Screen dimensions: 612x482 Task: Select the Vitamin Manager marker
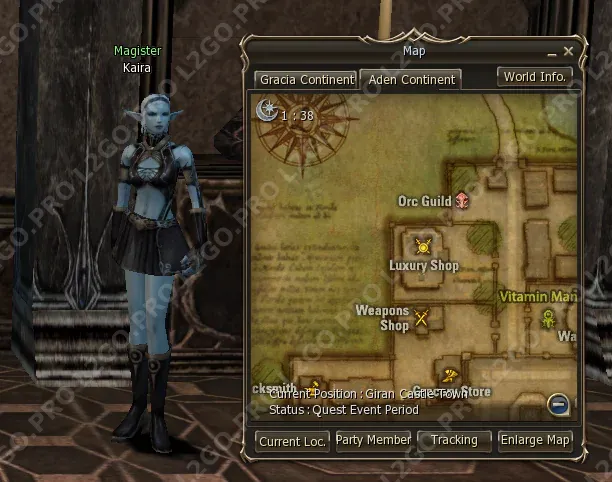[x=549, y=319]
